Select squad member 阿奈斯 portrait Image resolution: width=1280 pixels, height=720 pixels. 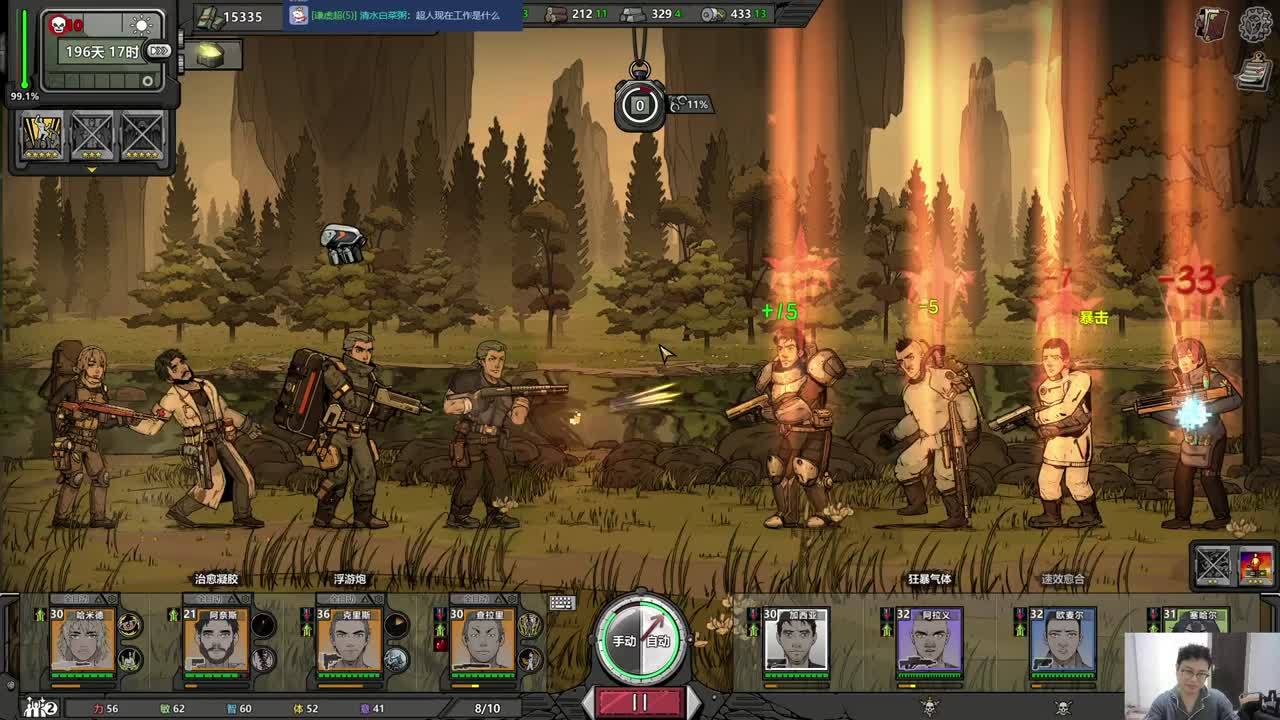(216, 643)
